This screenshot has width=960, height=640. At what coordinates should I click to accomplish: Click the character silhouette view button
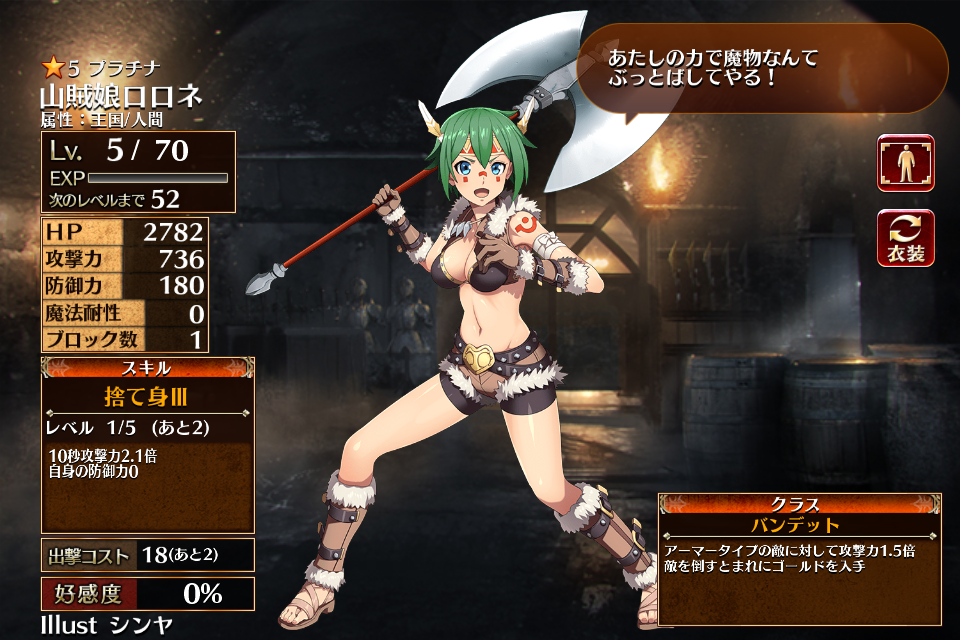(x=906, y=163)
